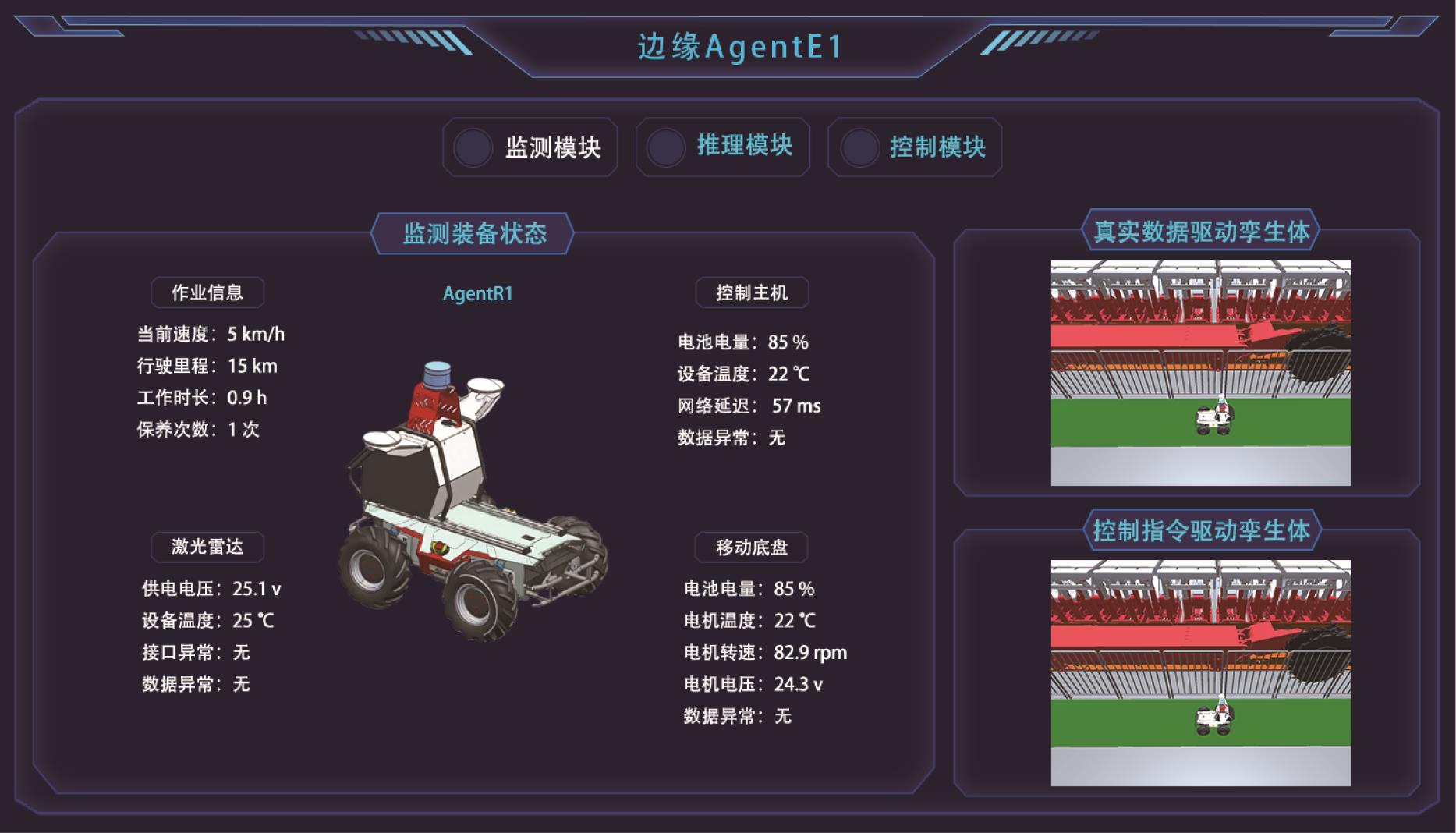Screen dimensions: 1456x833
Task: Switch to the 监测模块 tab
Action: coord(530,147)
